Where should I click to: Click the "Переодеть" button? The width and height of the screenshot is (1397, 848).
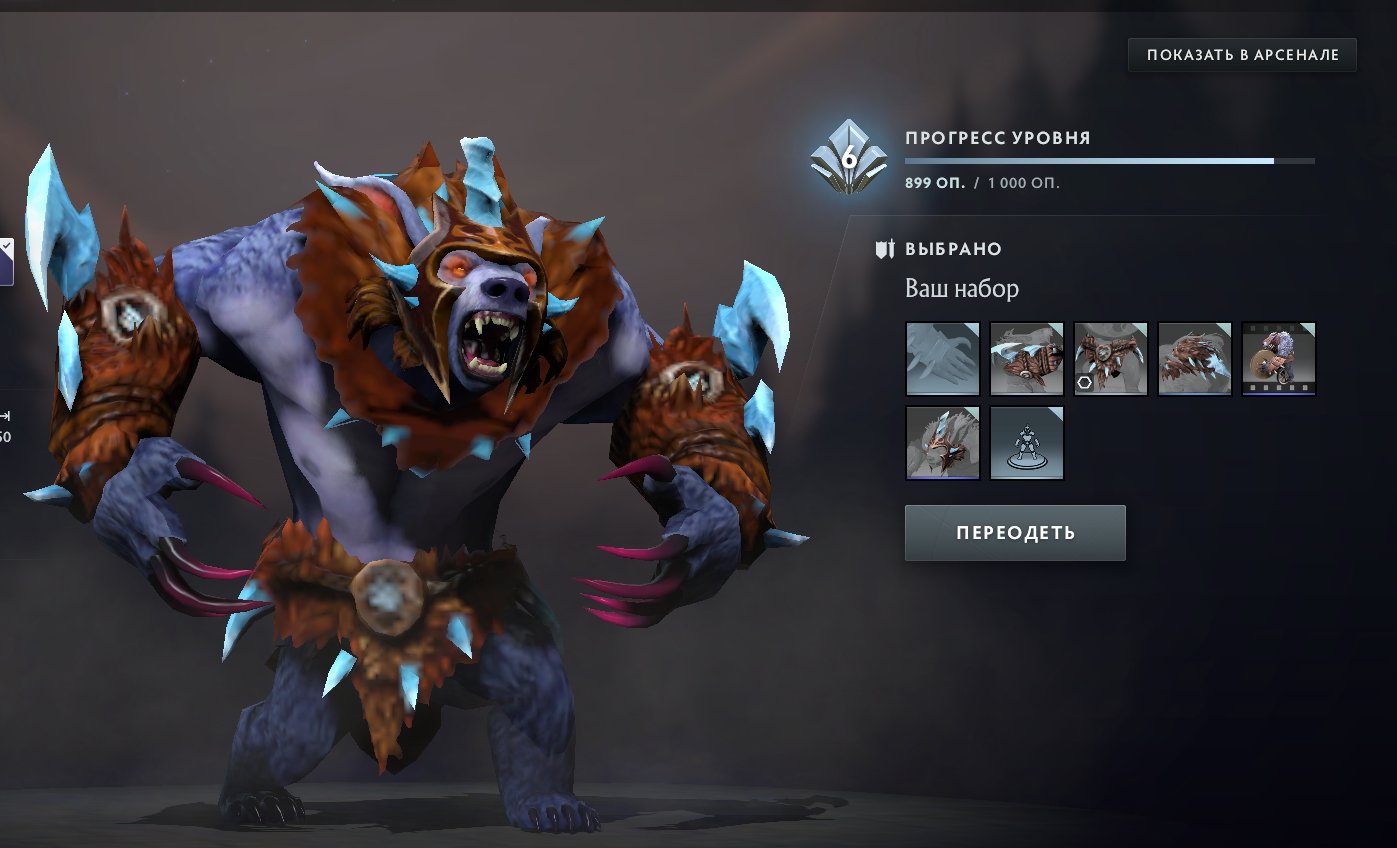1015,533
